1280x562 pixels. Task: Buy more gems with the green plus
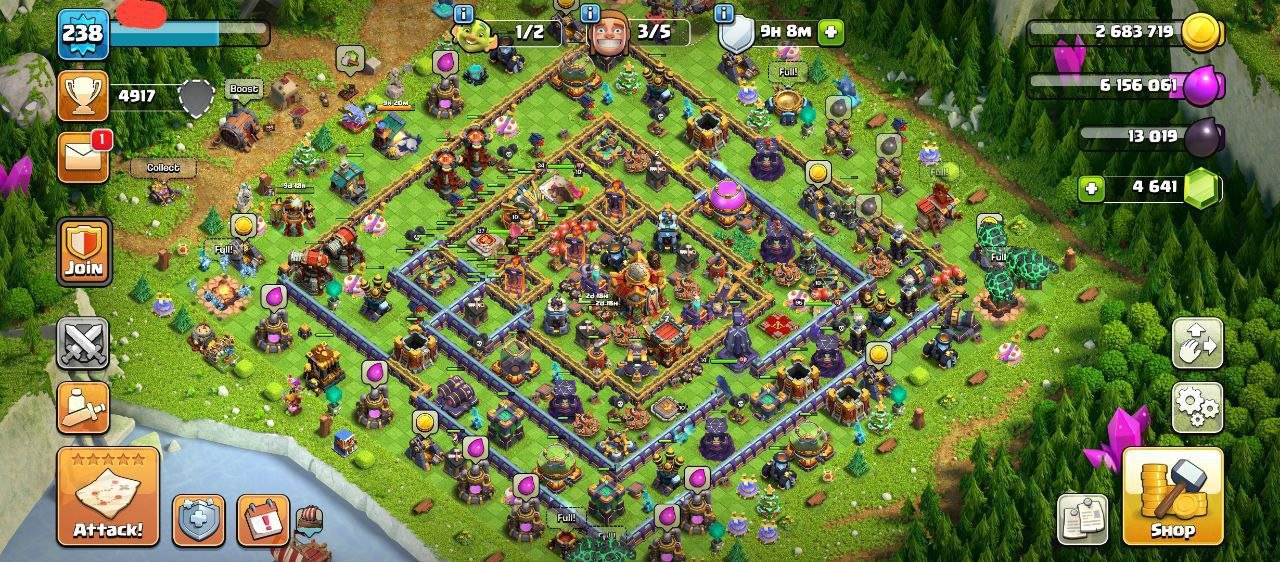pyautogui.click(x=1092, y=188)
